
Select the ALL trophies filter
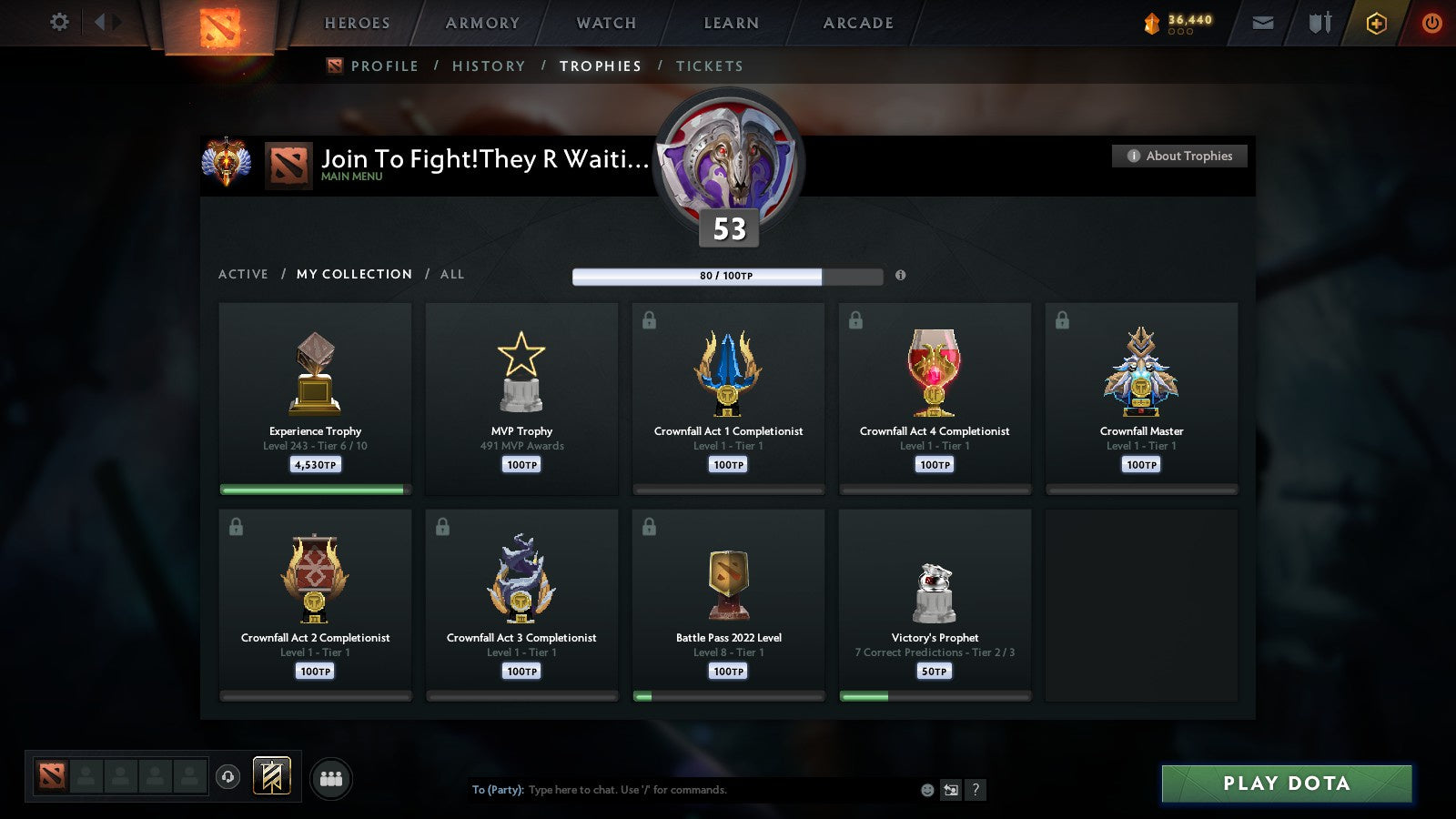point(452,274)
